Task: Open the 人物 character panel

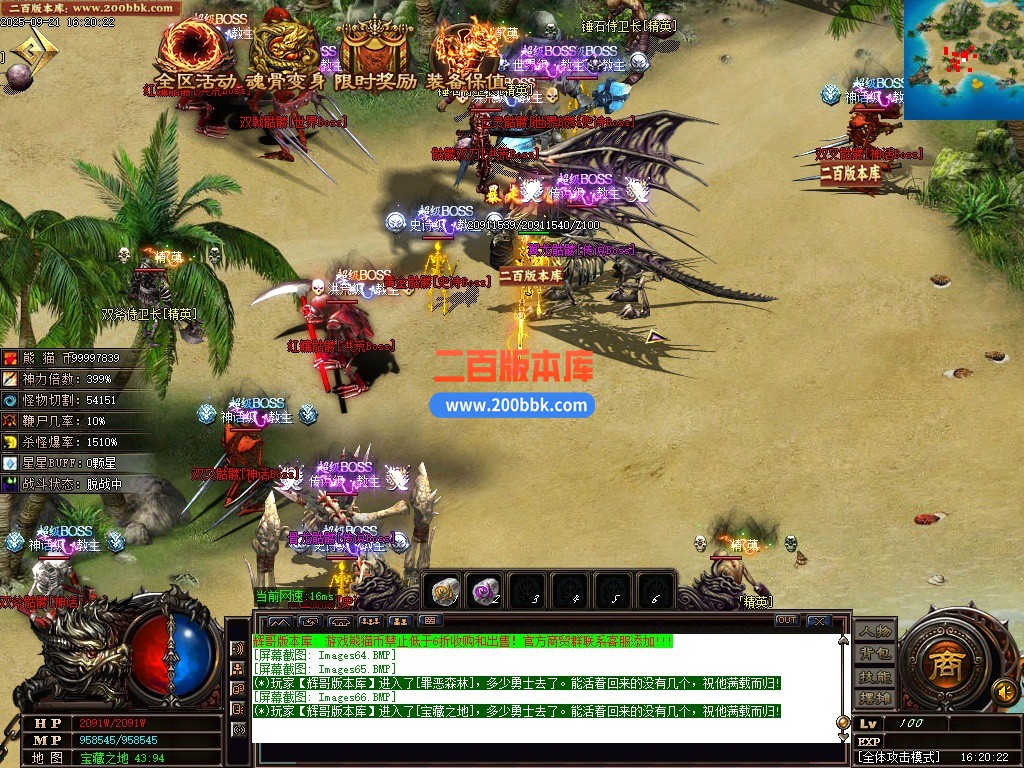Action: point(874,632)
